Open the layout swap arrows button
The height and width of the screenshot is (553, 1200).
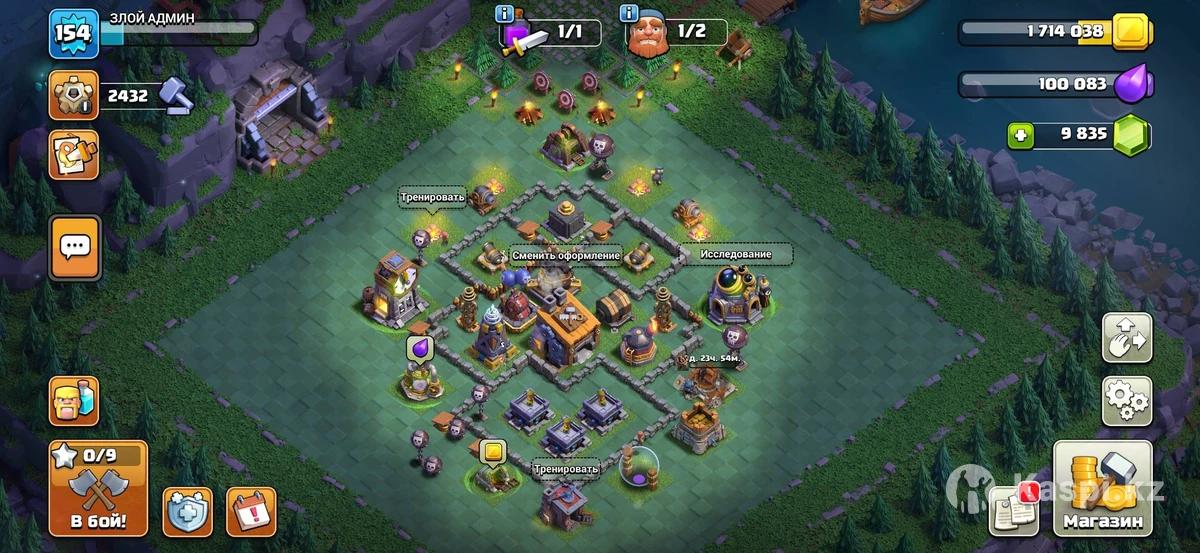(x=1127, y=337)
